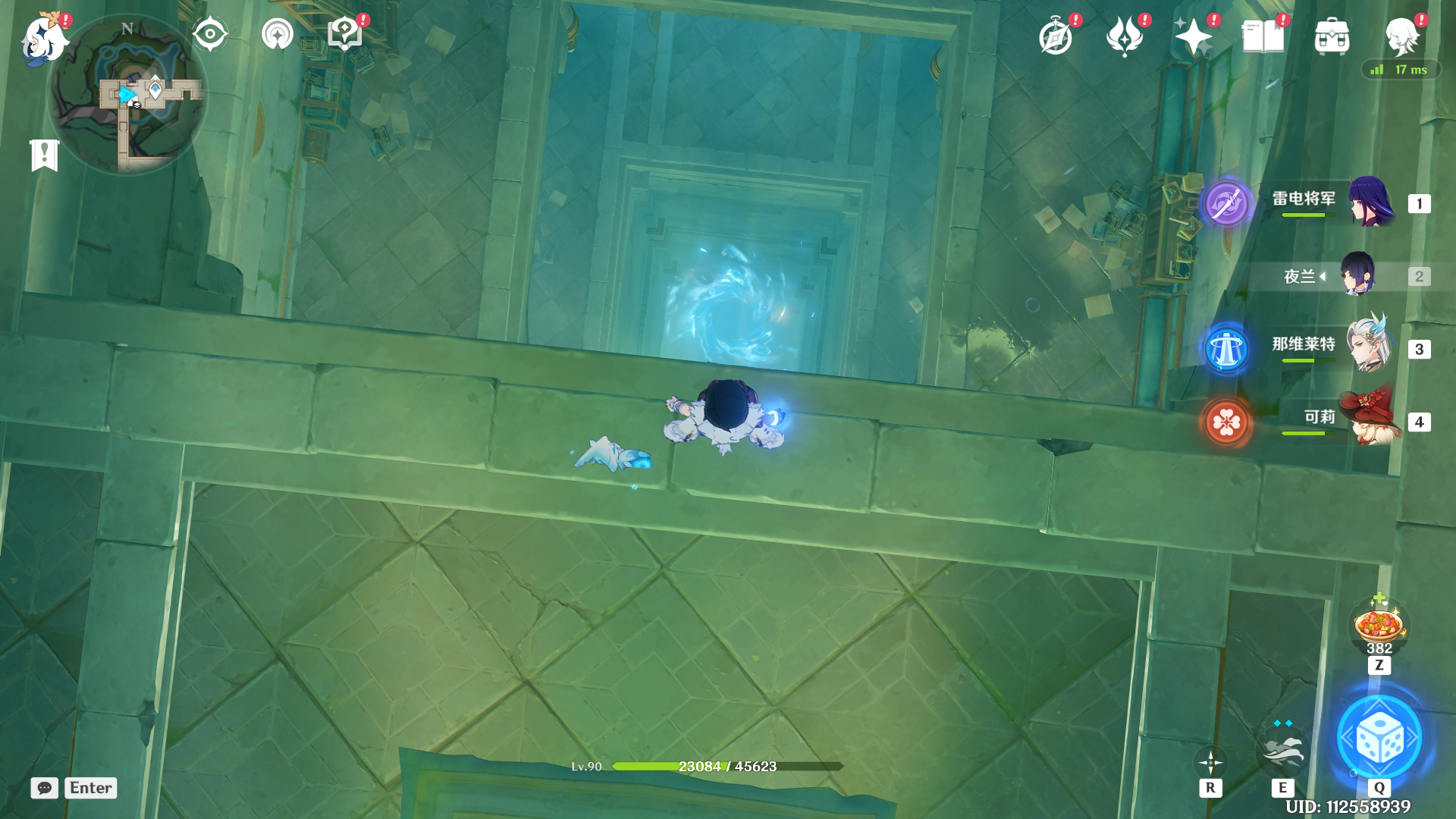Open the Adventurer Handbook book icon

click(x=1263, y=36)
